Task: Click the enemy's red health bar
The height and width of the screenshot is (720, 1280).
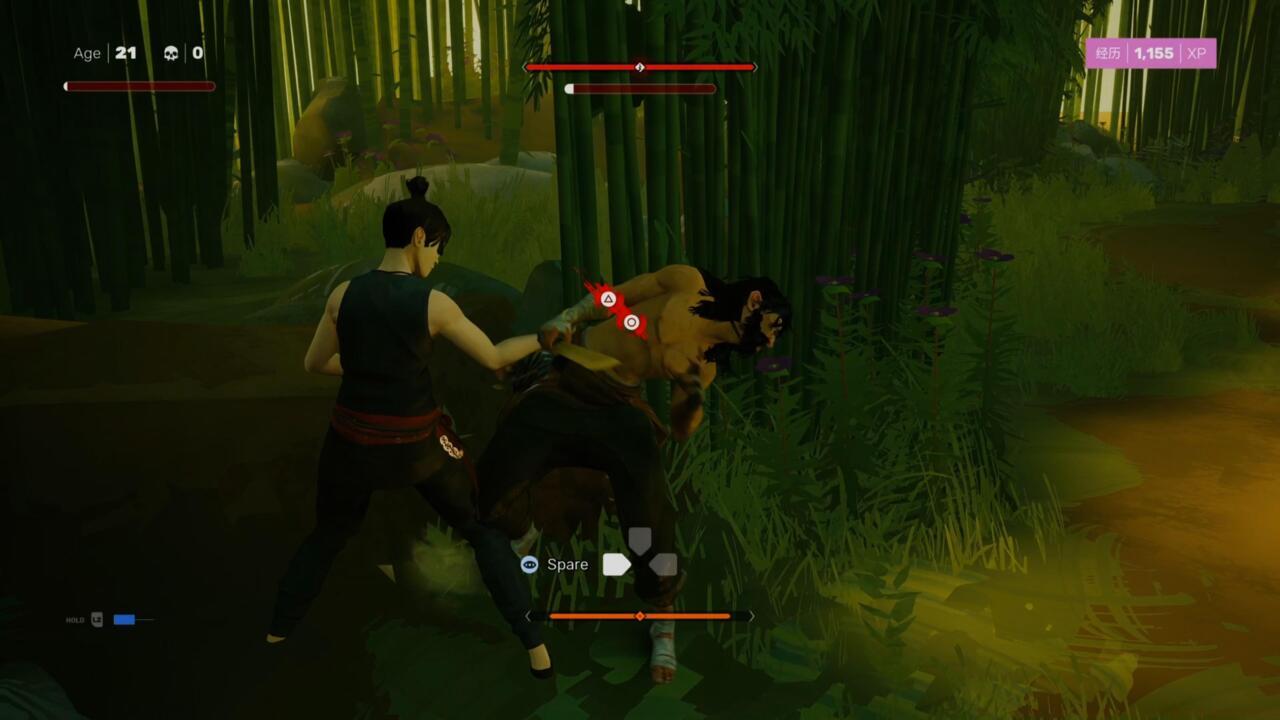Action: tap(640, 67)
